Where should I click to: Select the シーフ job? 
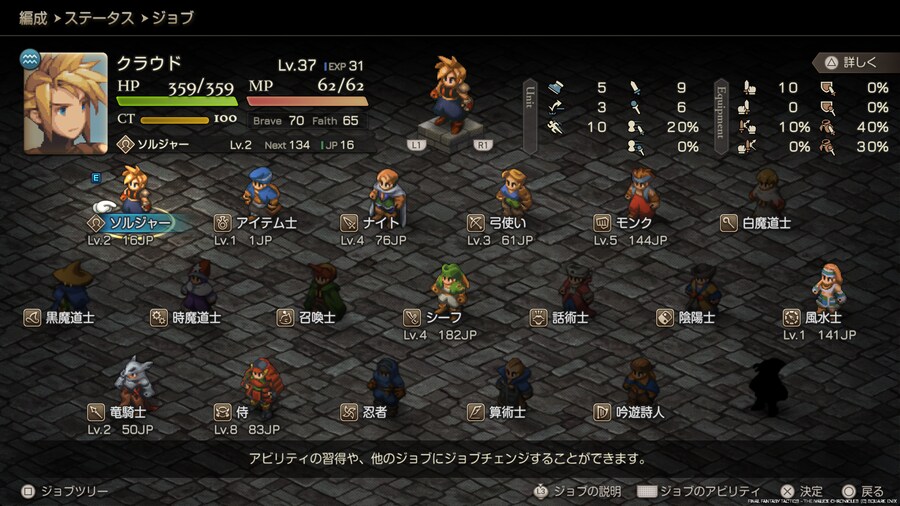pyautogui.click(x=443, y=318)
